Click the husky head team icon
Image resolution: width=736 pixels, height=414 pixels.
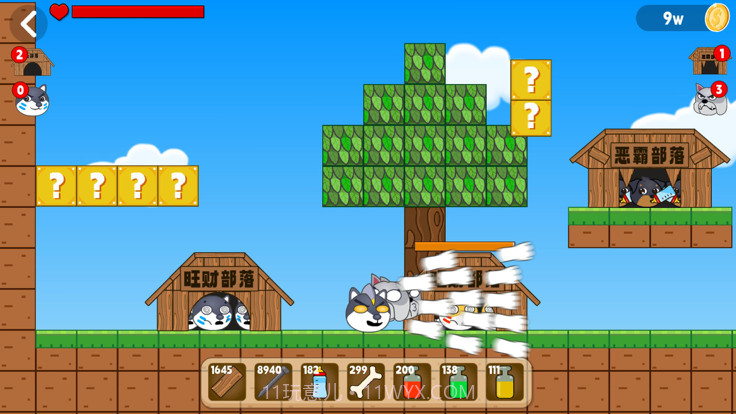pyautogui.click(x=32, y=100)
